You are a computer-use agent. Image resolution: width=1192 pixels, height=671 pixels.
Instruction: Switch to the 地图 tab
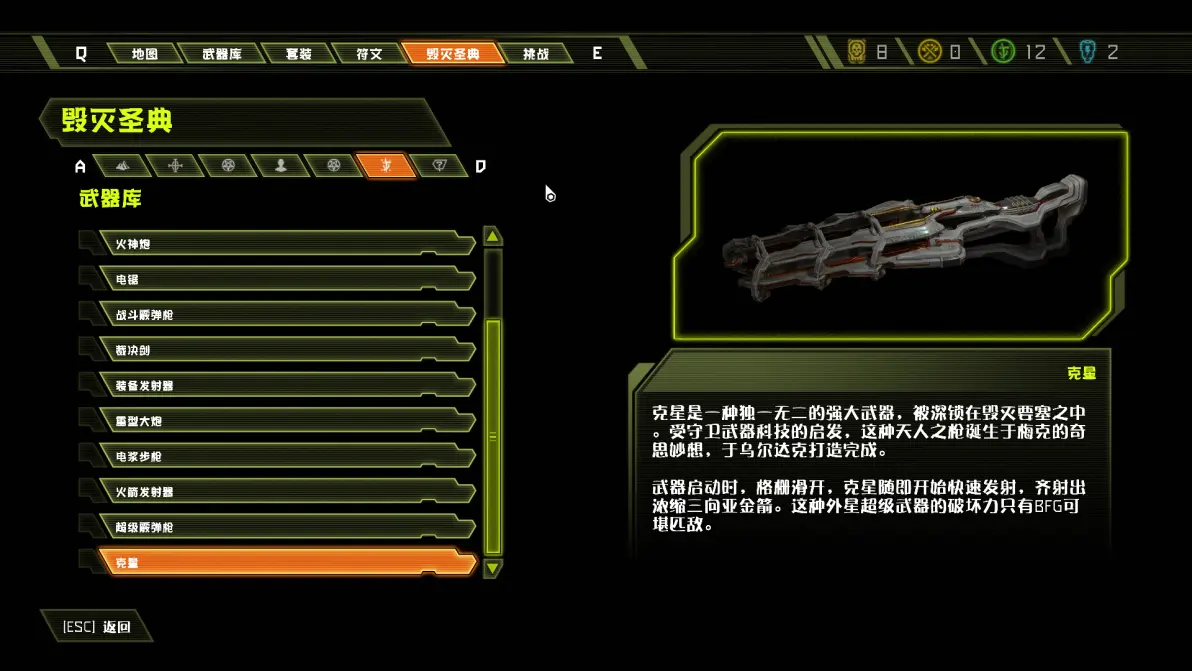tap(145, 54)
